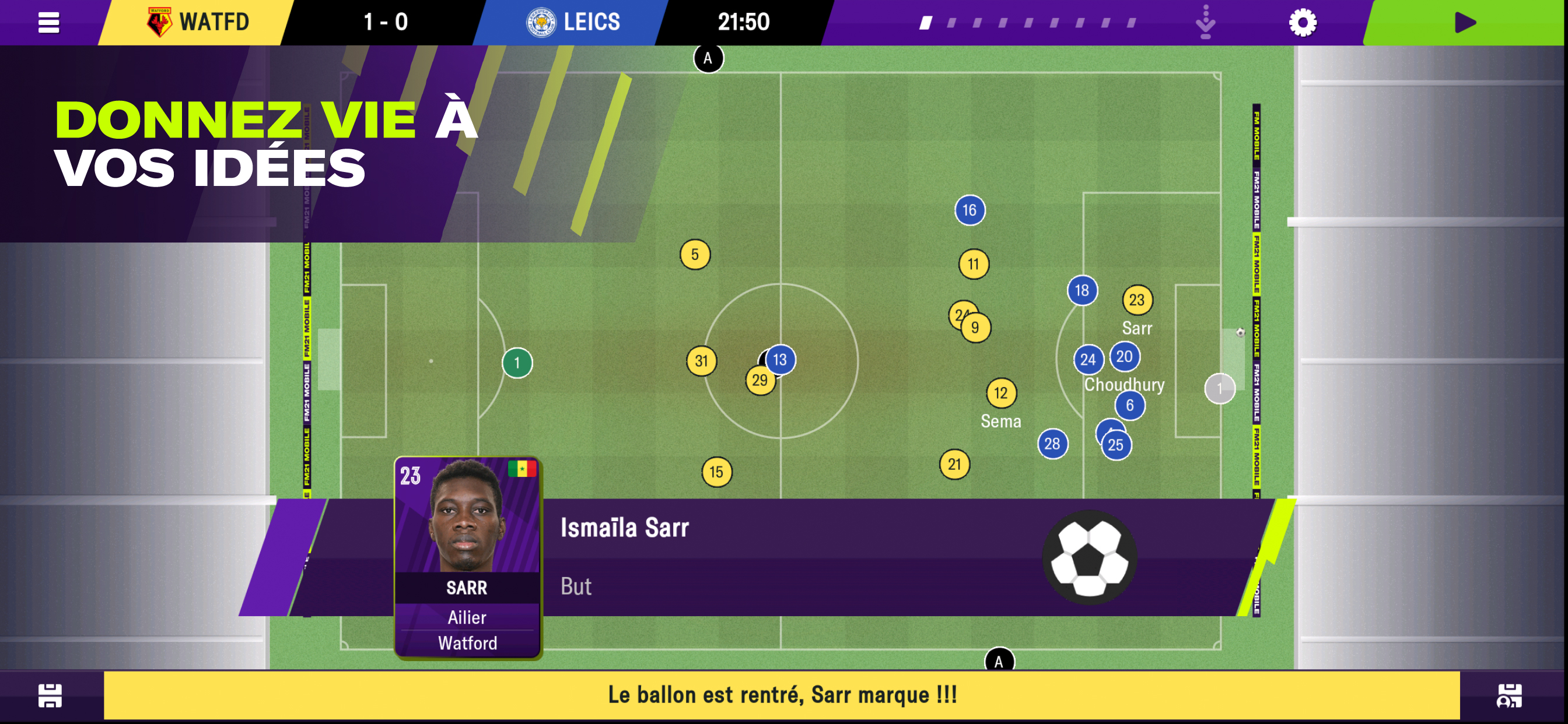Open the hamburger menu
Viewport: 1568px width, 724px height.
(x=48, y=23)
